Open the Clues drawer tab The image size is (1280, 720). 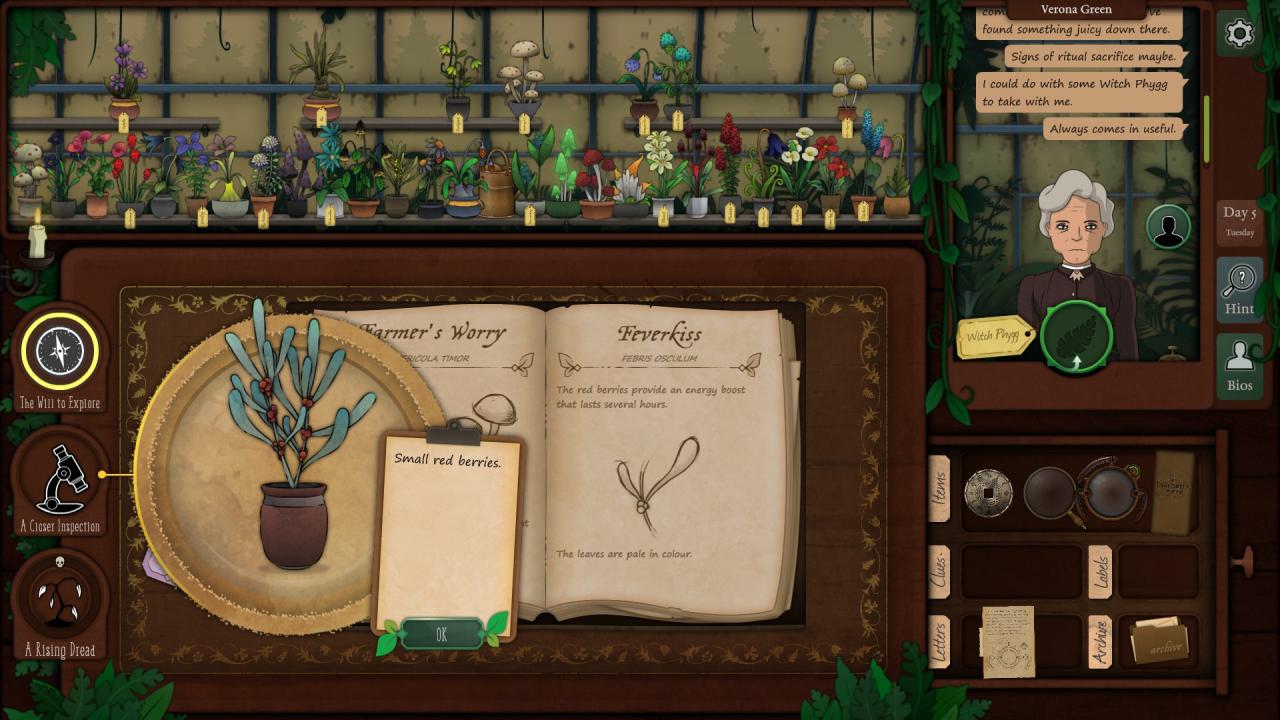click(940, 572)
